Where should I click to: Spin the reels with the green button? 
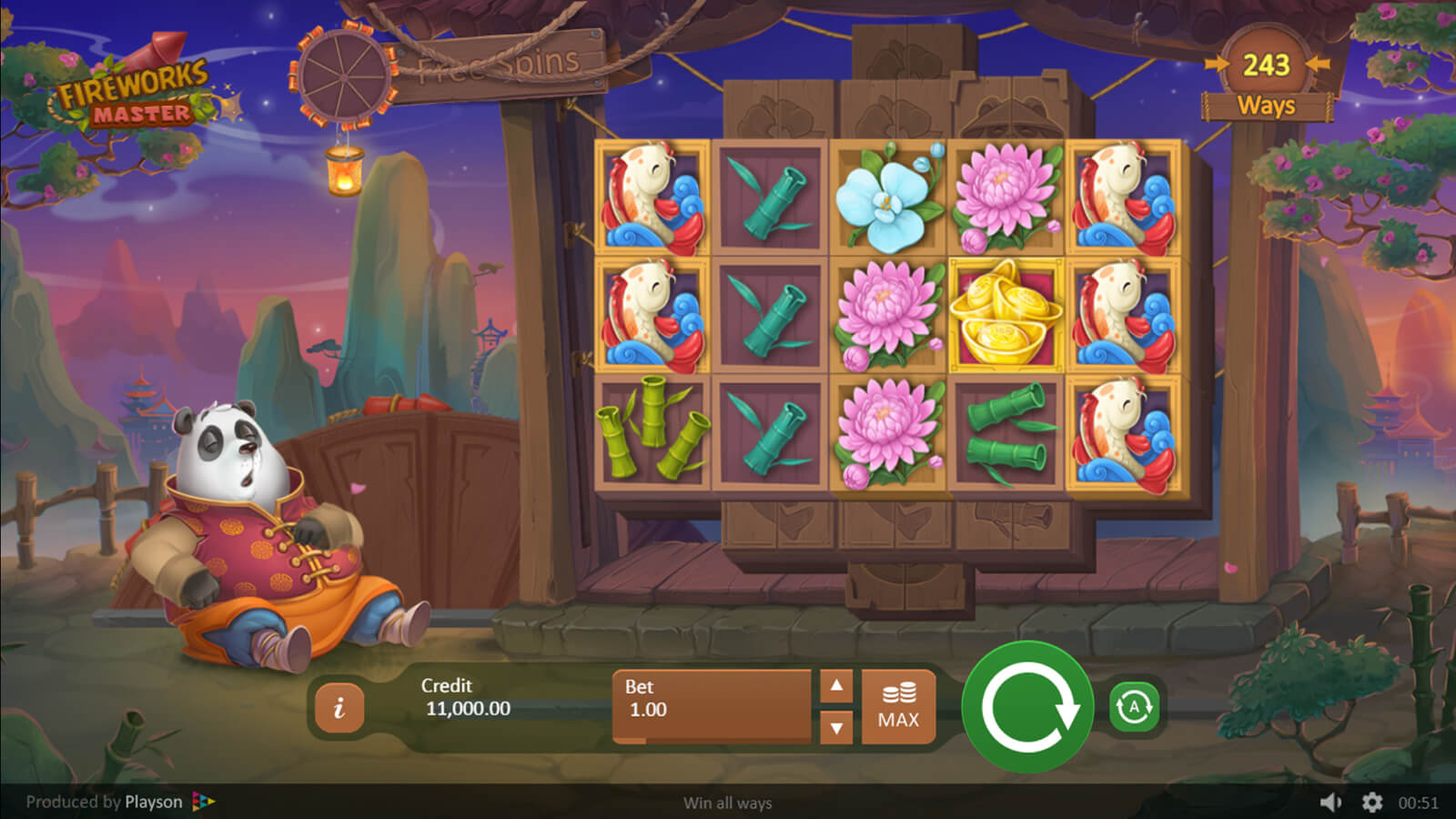tap(1027, 707)
